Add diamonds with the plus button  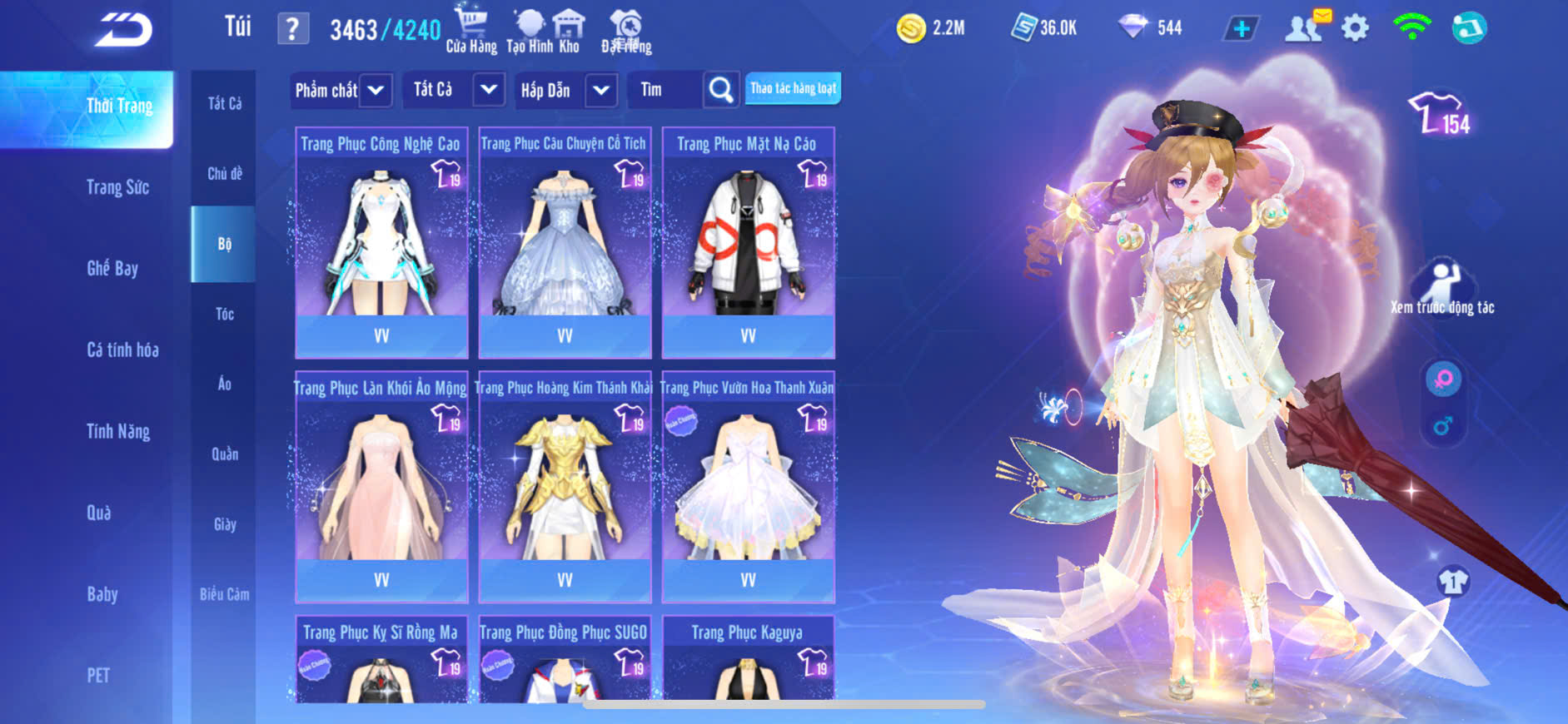click(x=1241, y=29)
